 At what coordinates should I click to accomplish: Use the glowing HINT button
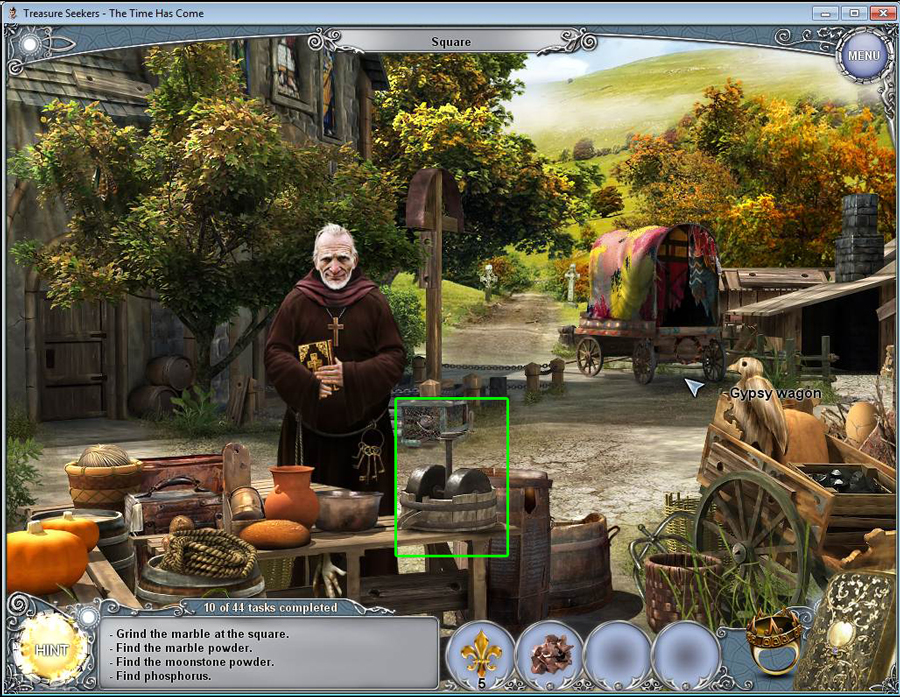pyautogui.click(x=50, y=650)
